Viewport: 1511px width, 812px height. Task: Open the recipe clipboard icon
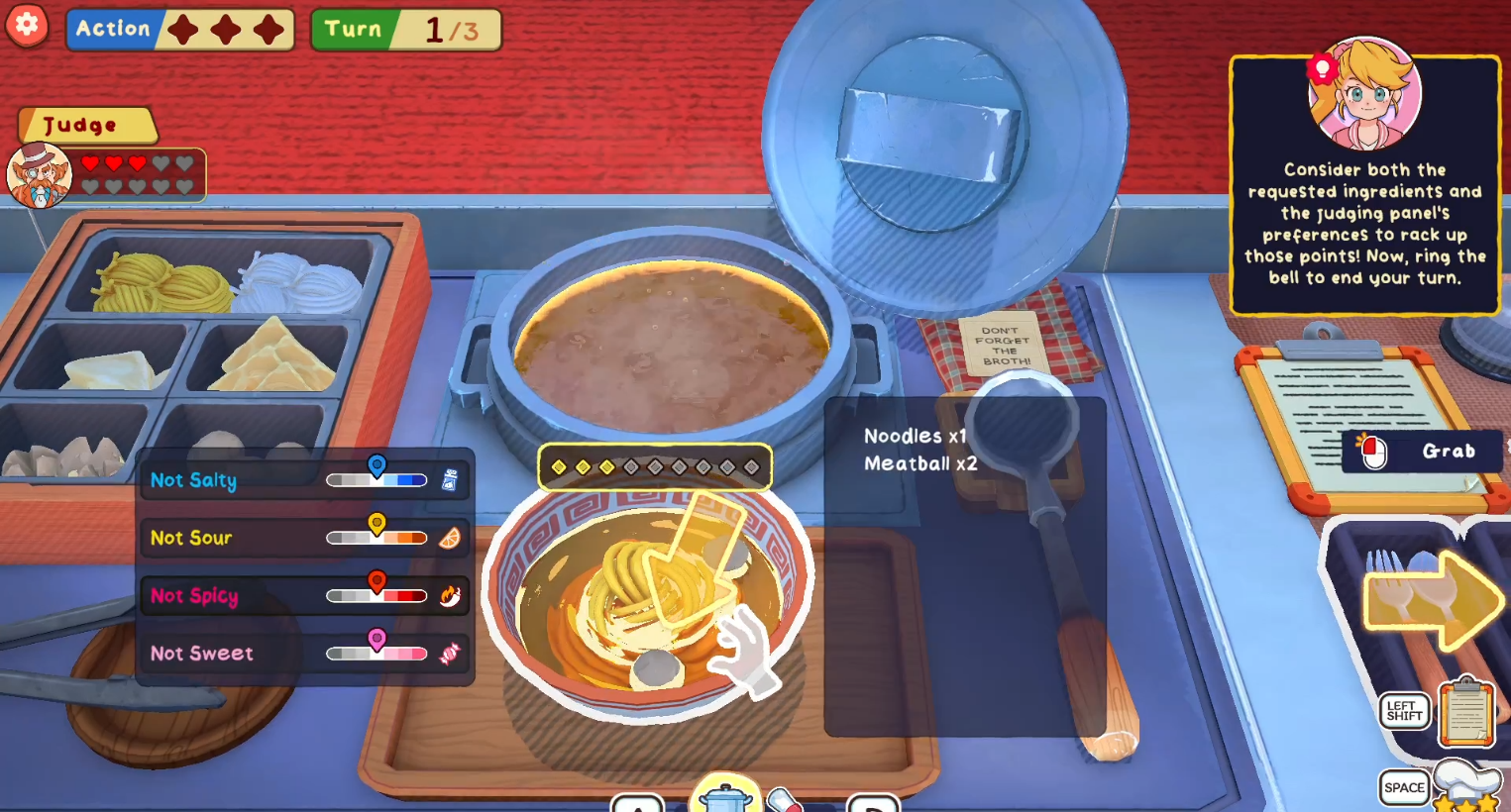click(x=1466, y=711)
